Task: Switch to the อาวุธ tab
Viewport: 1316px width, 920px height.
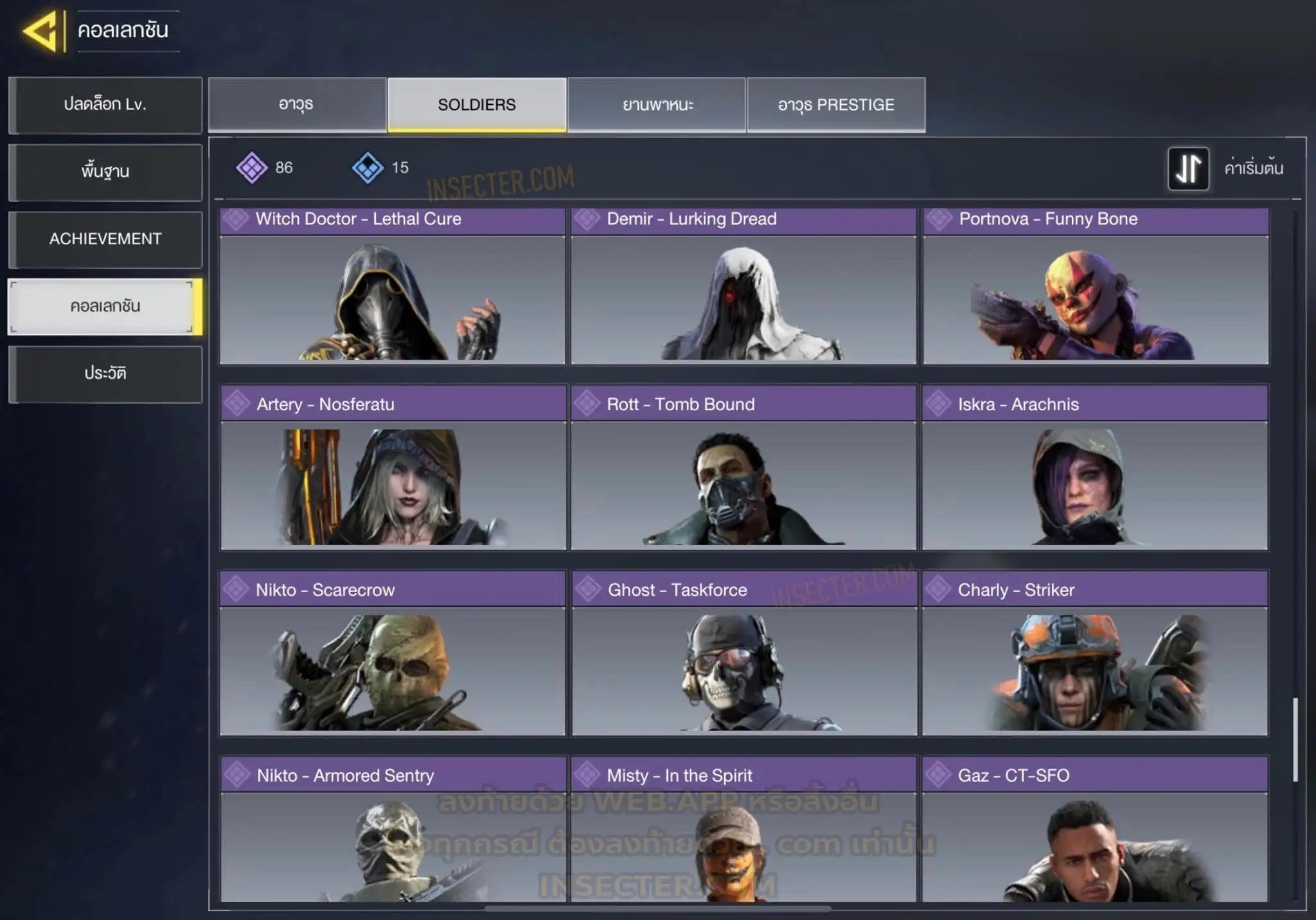Action: tap(296, 105)
